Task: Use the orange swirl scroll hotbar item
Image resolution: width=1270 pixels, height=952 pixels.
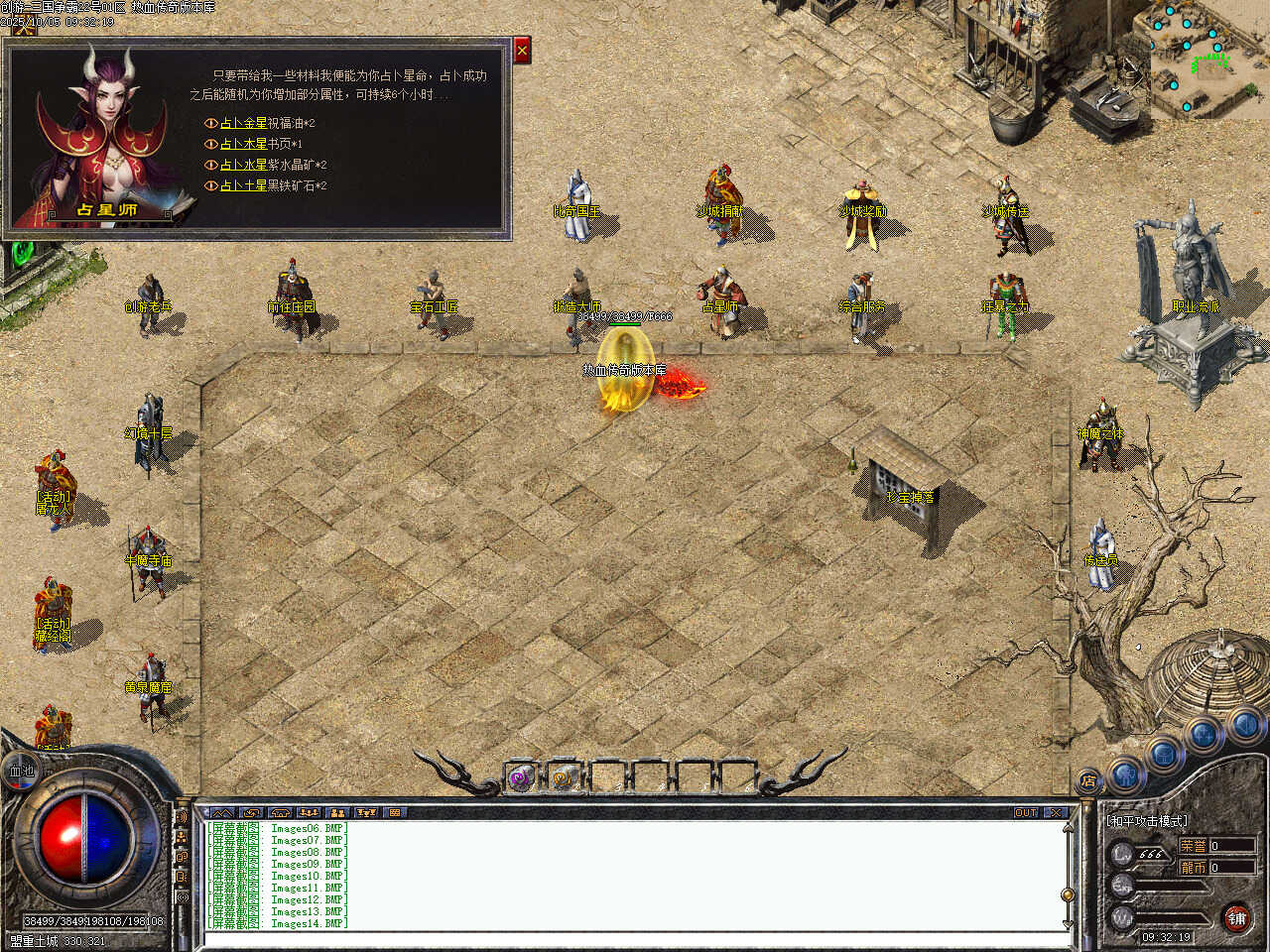Action: 565,778
